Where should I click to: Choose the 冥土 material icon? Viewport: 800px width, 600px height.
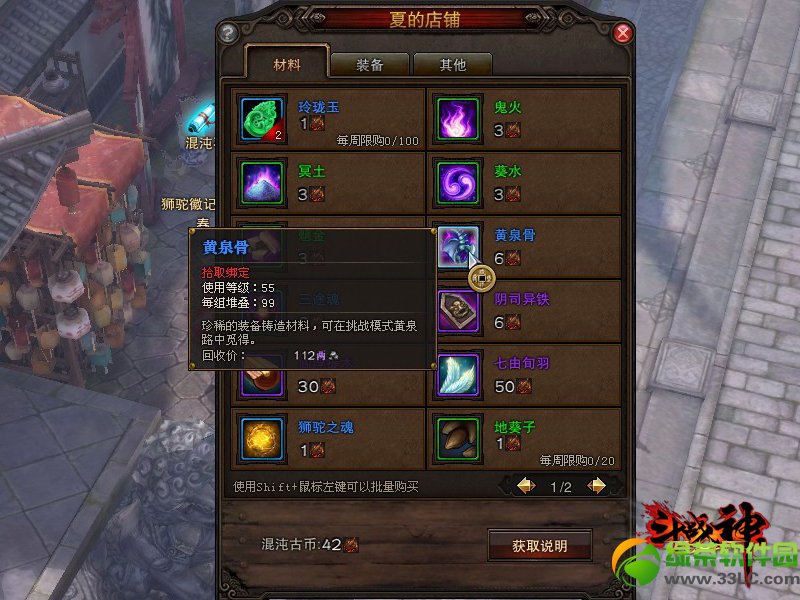pos(263,183)
